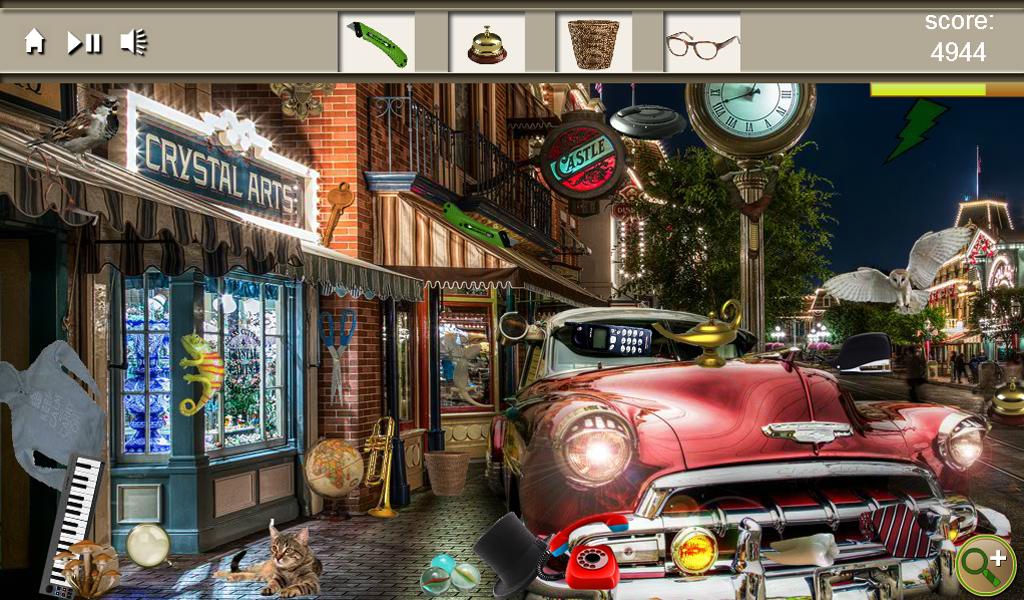The width and height of the screenshot is (1024, 600).
Task: Toggle the play/pause control
Action: point(84,42)
